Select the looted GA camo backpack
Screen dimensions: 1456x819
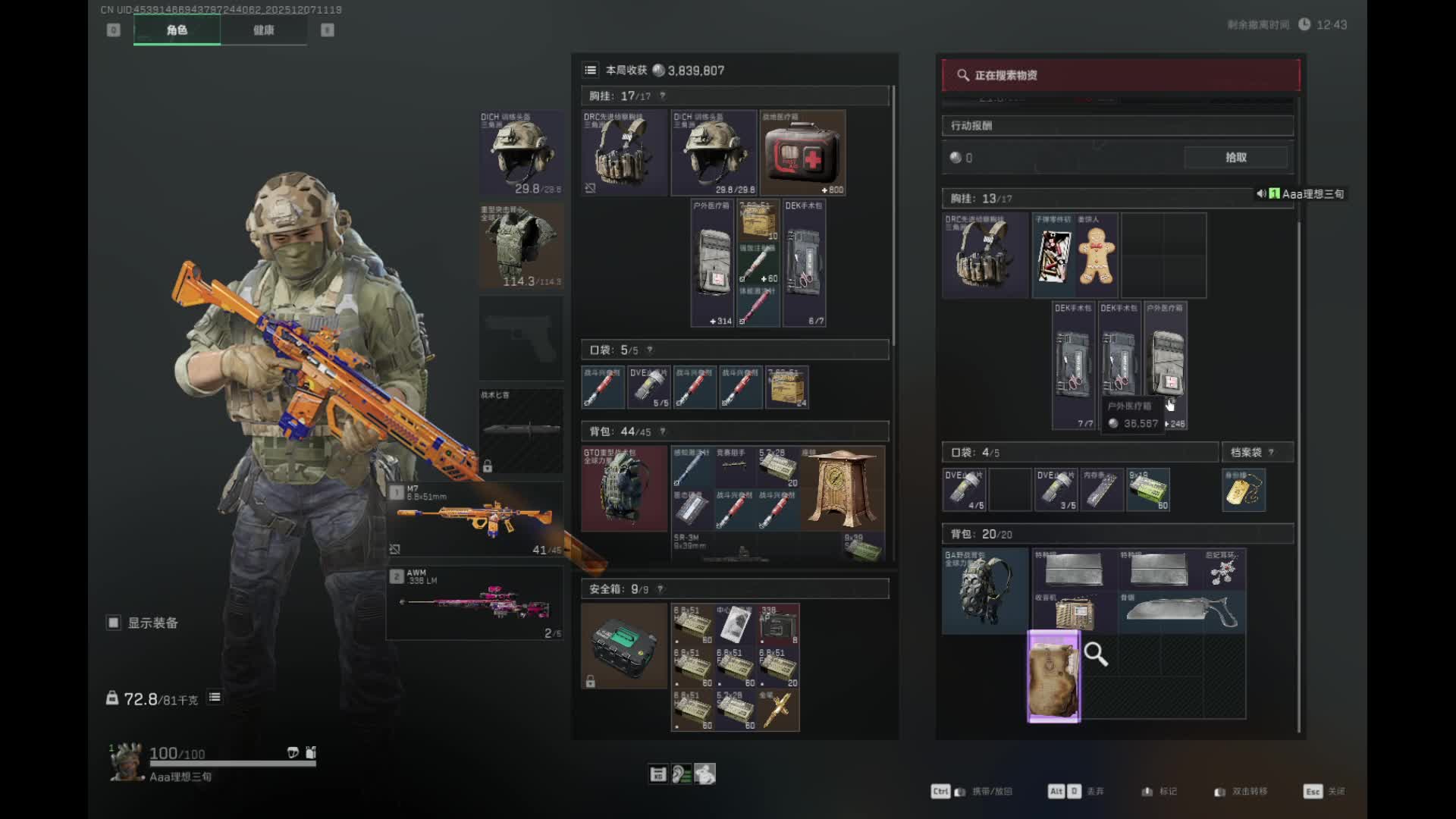pyautogui.click(x=984, y=591)
